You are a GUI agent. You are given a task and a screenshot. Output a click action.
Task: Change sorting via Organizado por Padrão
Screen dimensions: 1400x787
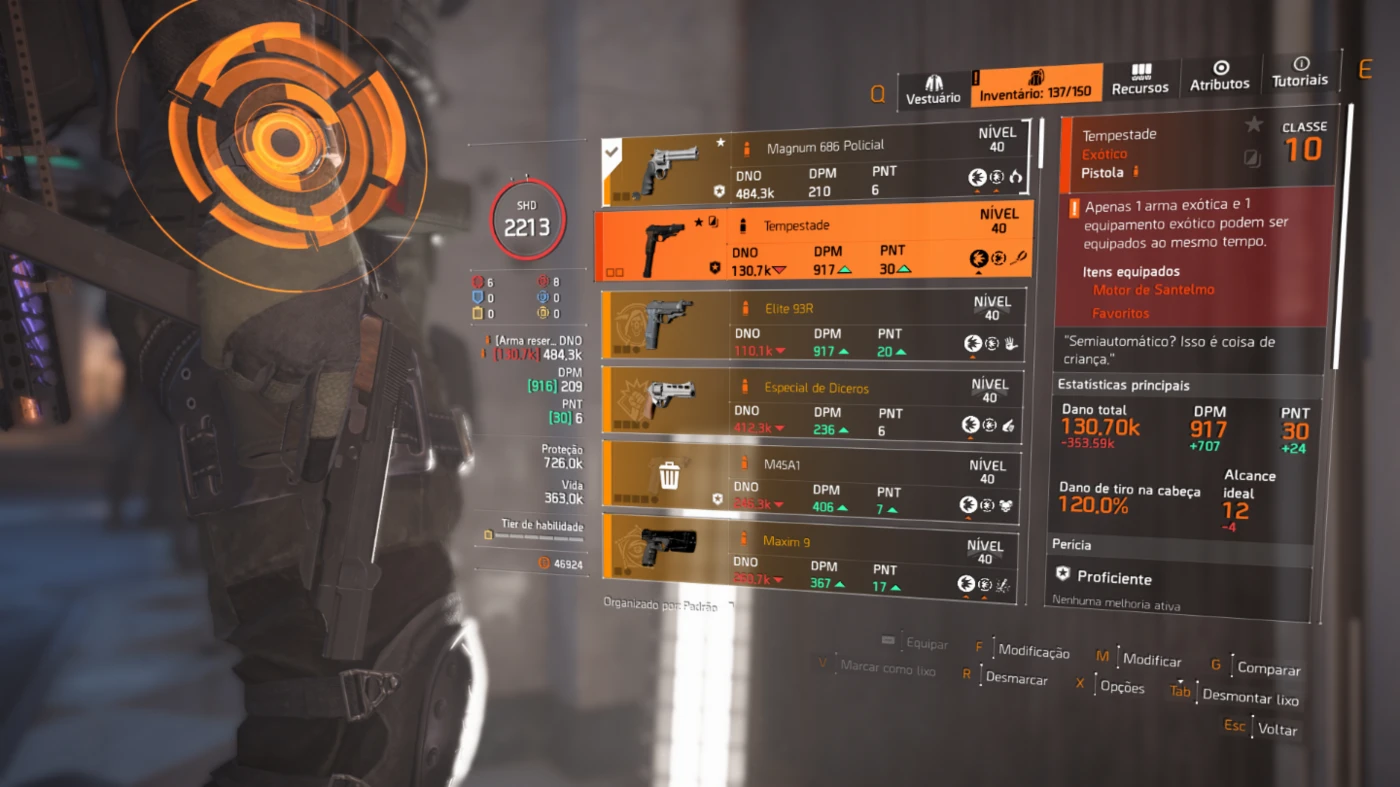pos(660,605)
